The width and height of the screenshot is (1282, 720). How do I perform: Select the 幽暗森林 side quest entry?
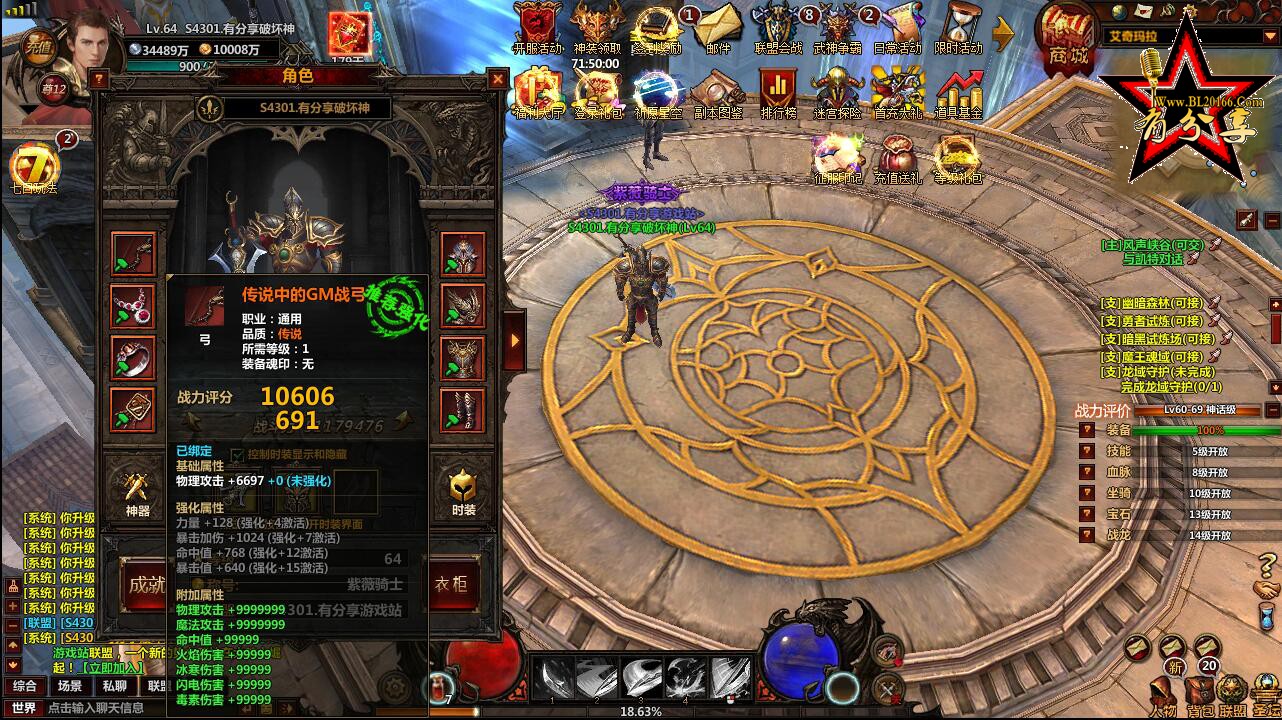(x=1151, y=302)
